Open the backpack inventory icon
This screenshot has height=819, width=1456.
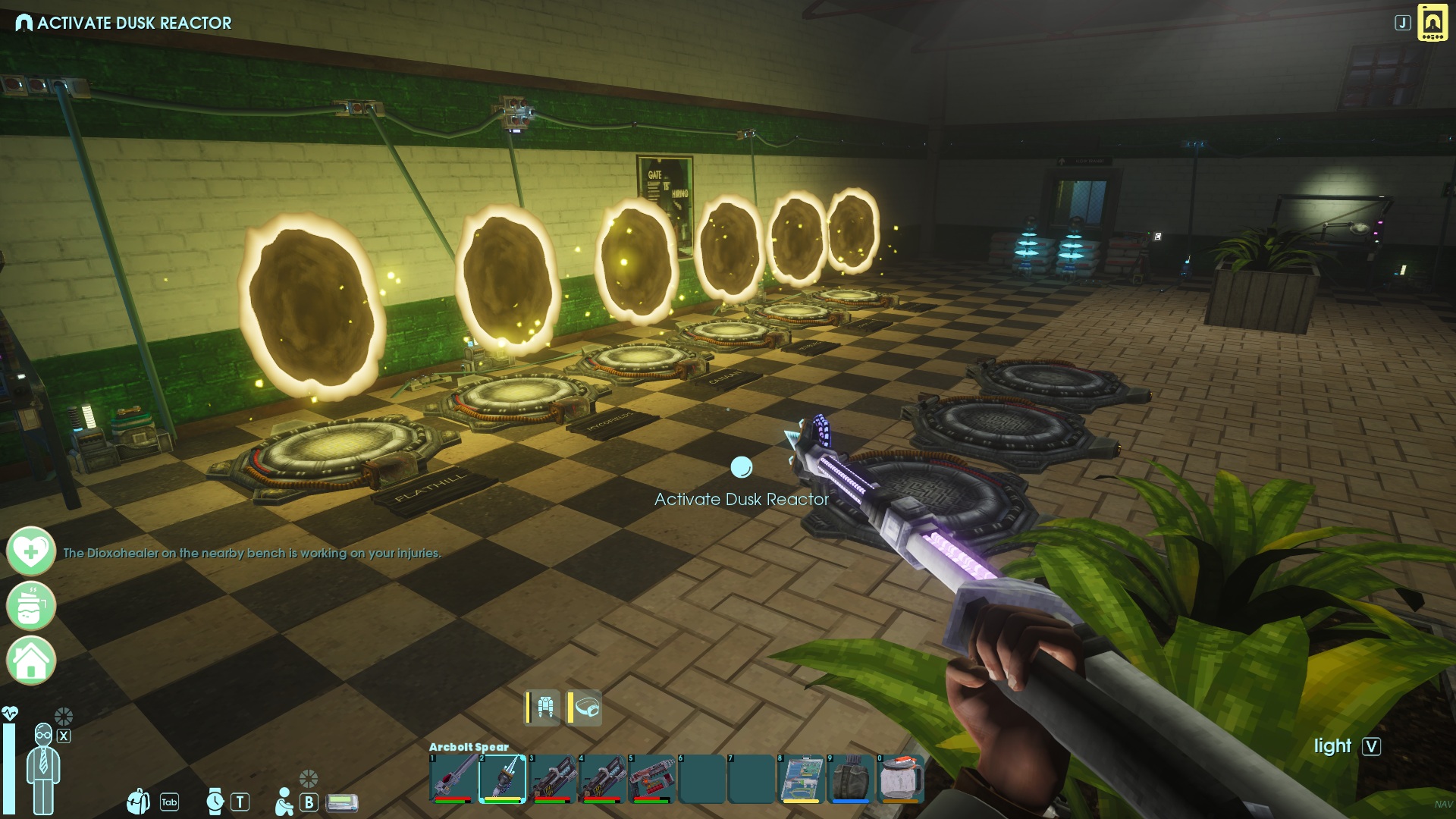click(x=138, y=801)
